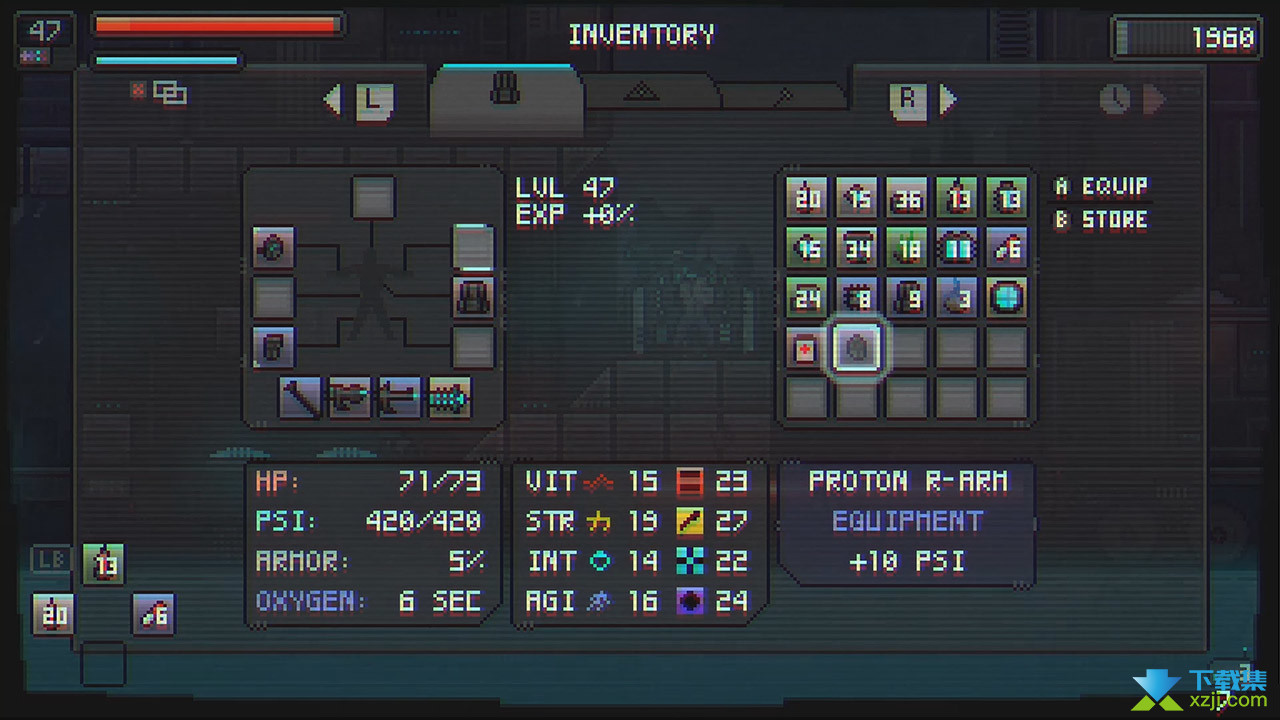Click the Equip action label
Screen dimensions: 1280x720
pyautogui.click(x=1102, y=187)
